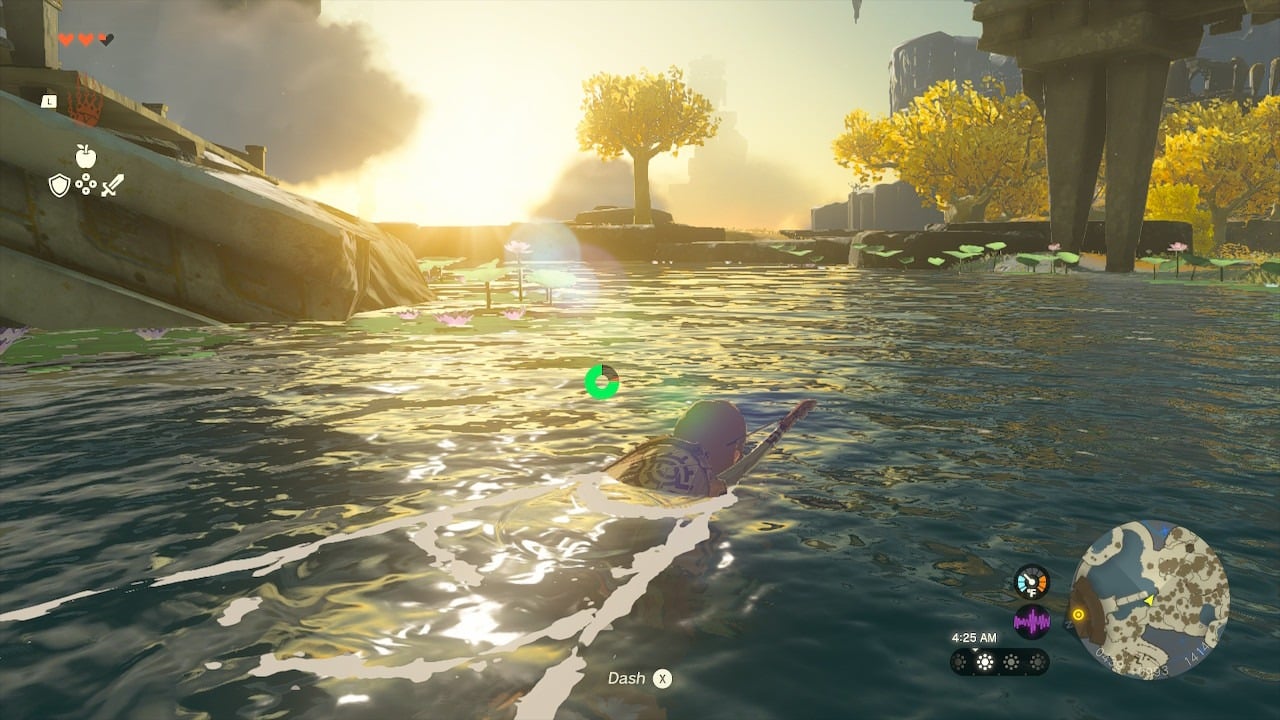Click the yellow objective marker on the minimap
This screenshot has width=1280, height=720.
coord(1078,615)
